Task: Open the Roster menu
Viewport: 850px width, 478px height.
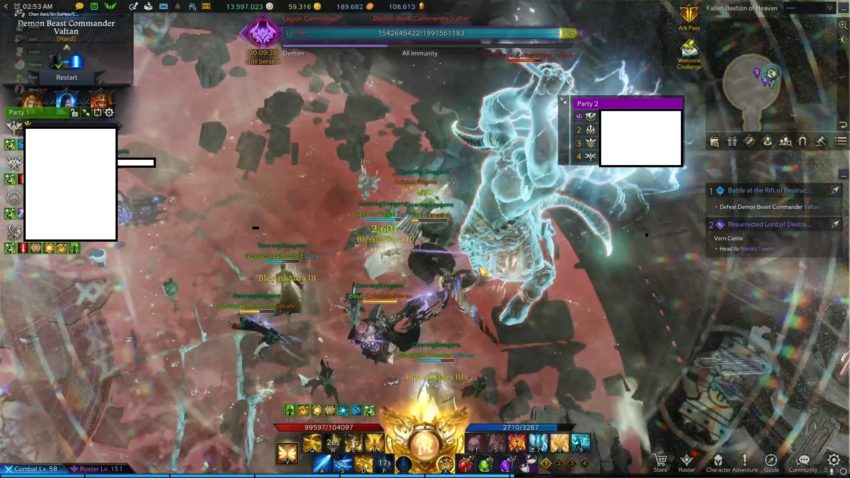Action: [x=686, y=460]
